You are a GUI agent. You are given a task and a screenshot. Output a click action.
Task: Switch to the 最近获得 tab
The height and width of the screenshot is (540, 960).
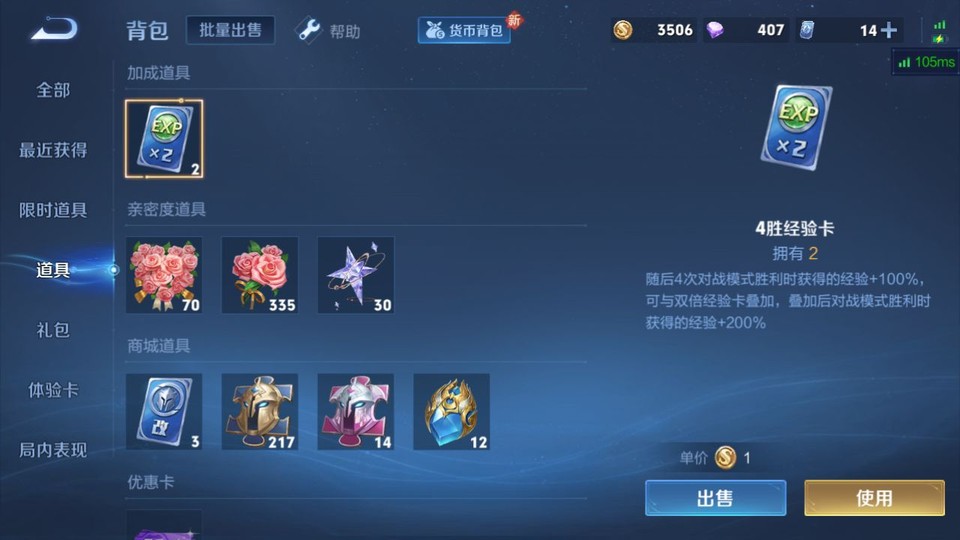[x=53, y=150]
